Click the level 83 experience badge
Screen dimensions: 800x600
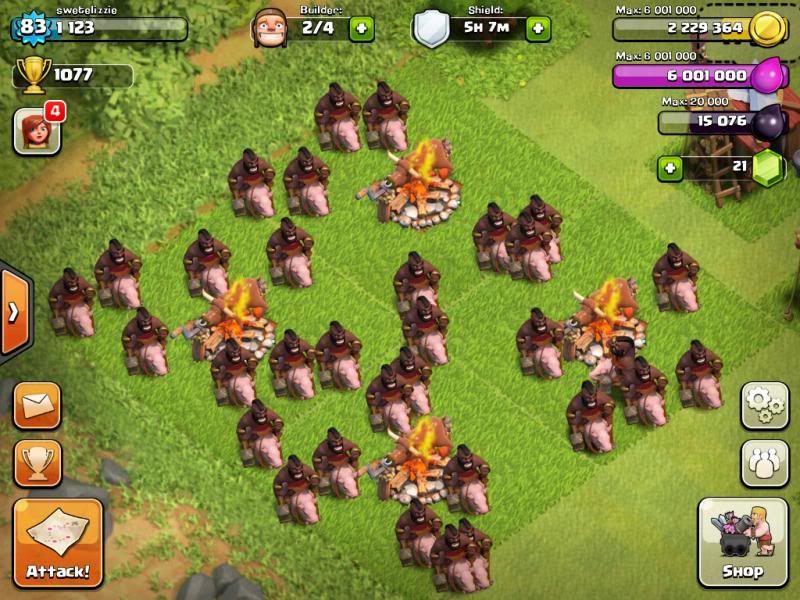pyautogui.click(x=33, y=27)
